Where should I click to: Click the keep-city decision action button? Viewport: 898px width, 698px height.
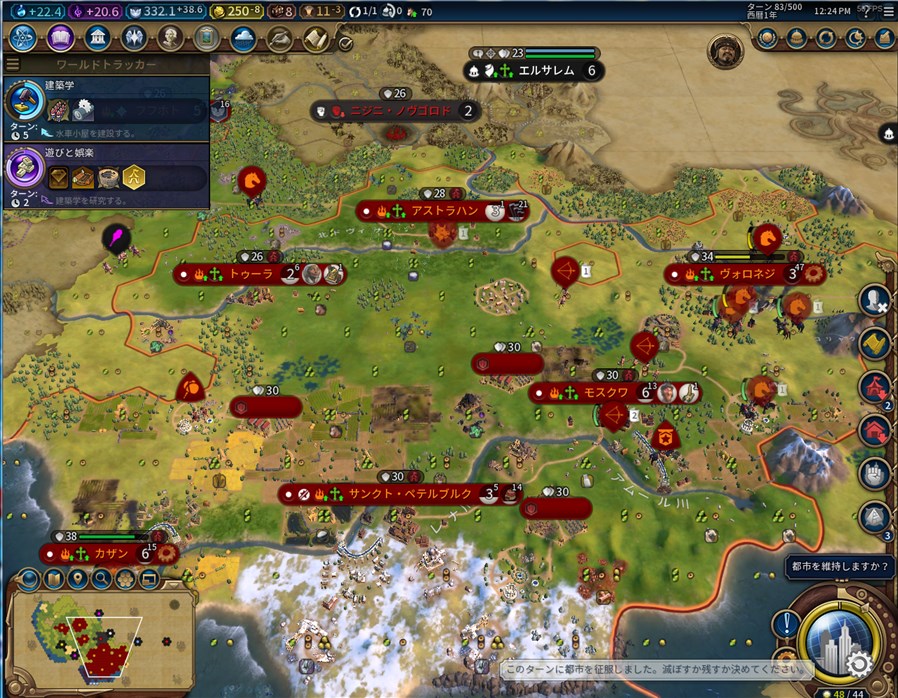[x=840, y=637]
